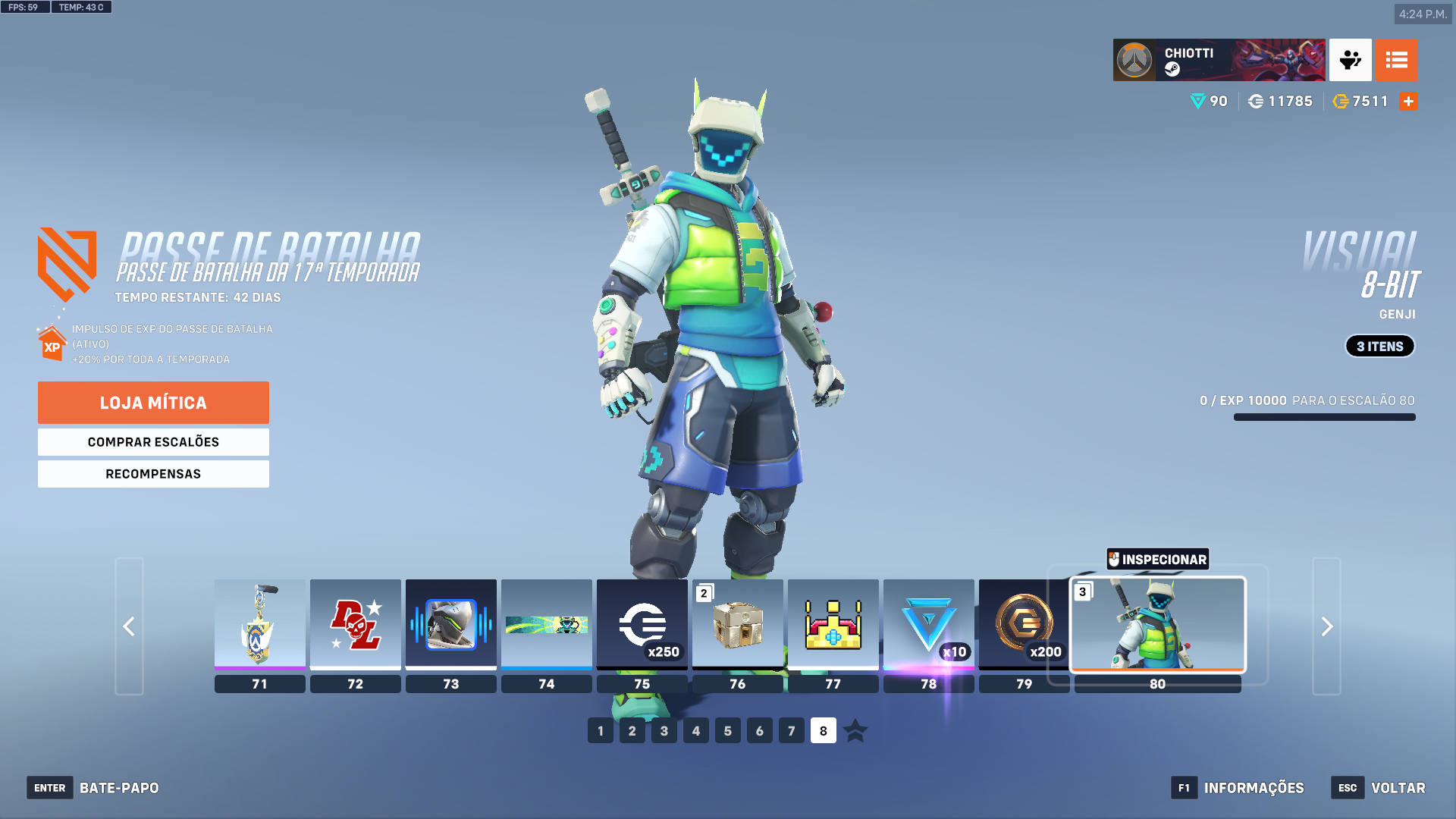Switch to battle pass page 1

600,731
